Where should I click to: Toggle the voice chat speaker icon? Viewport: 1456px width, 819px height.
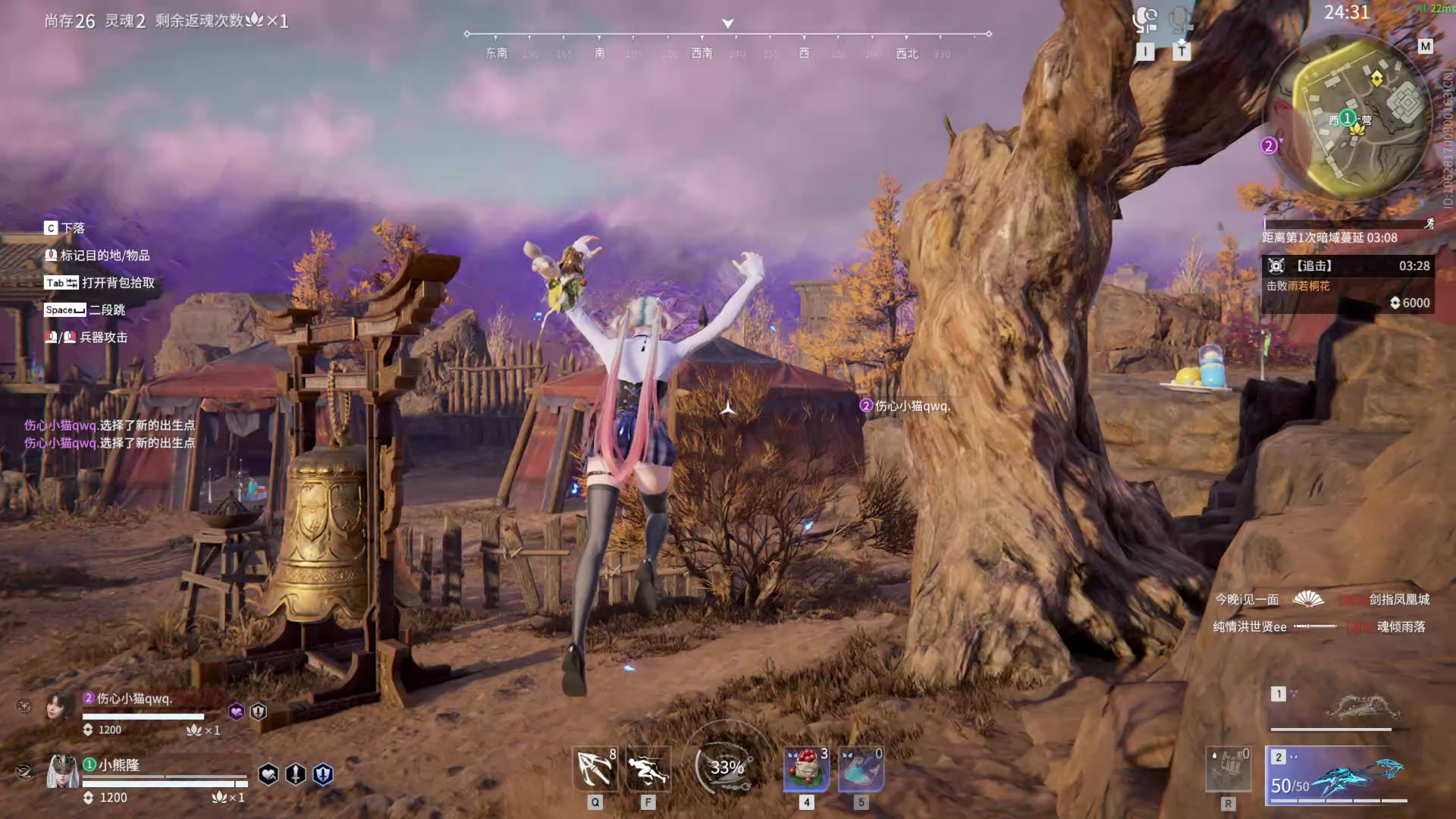[1145, 18]
